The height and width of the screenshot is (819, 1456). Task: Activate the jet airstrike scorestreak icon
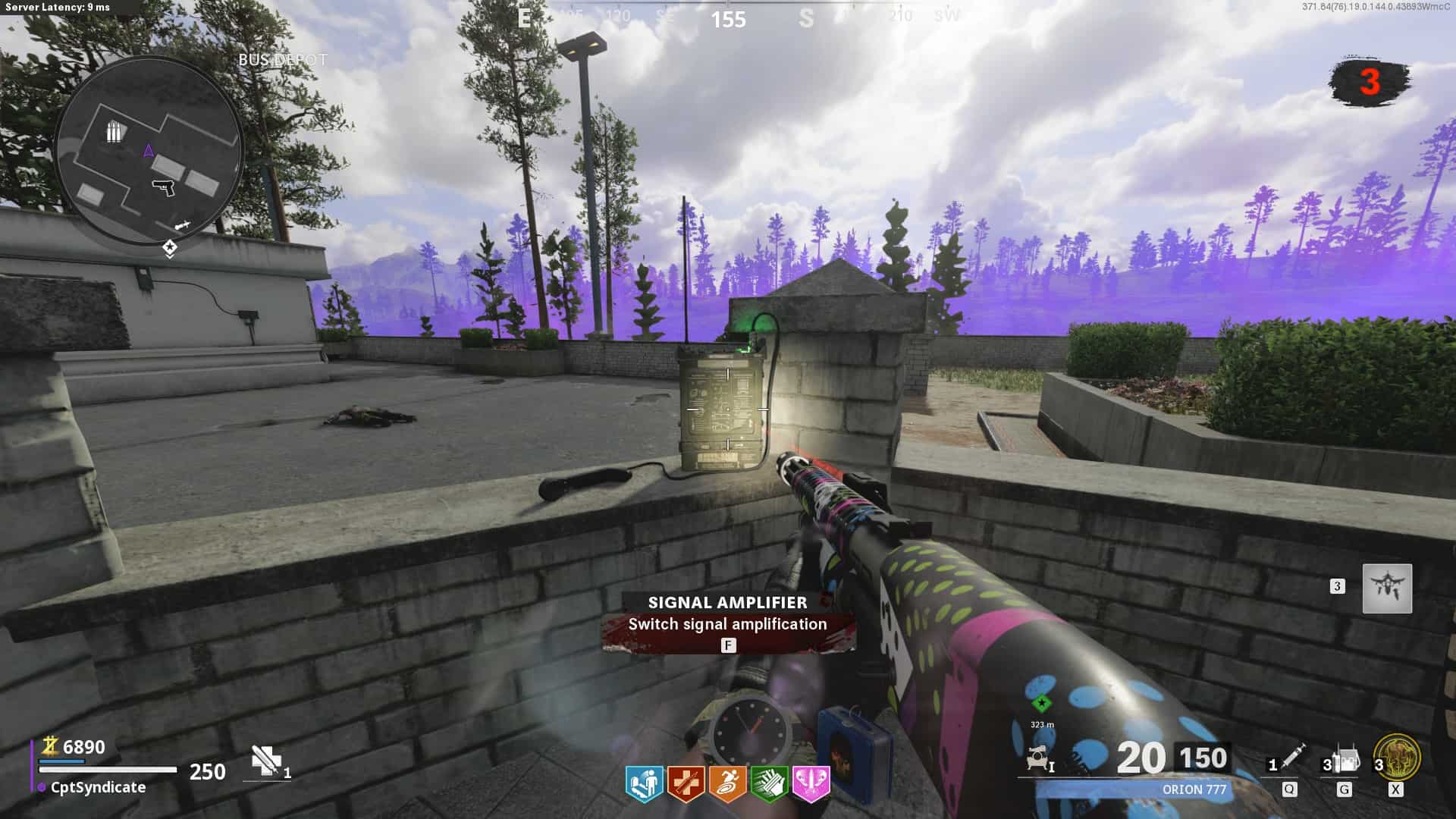pos(1387,588)
